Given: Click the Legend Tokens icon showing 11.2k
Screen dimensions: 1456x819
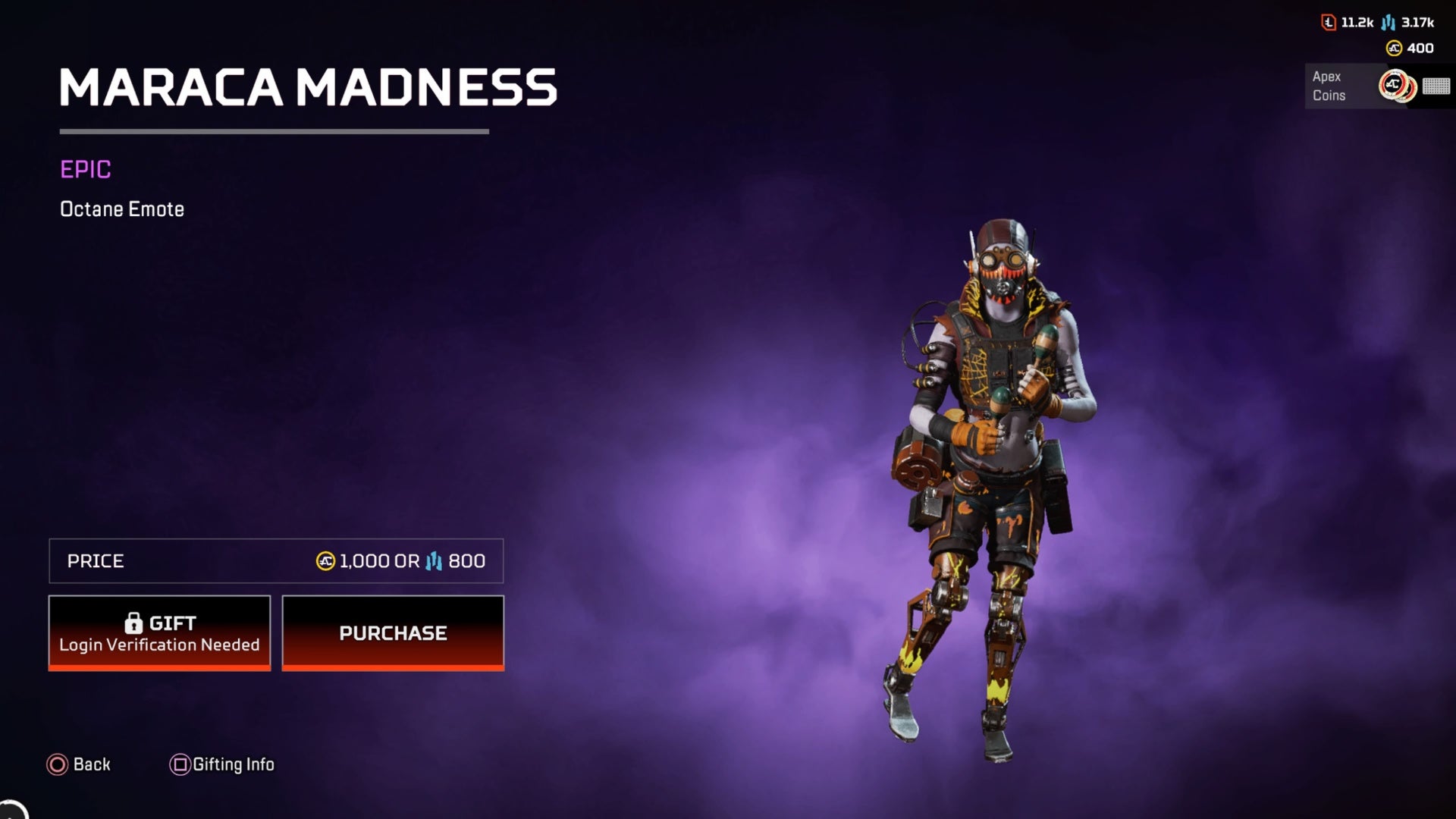Looking at the screenshot, I should click(1327, 23).
